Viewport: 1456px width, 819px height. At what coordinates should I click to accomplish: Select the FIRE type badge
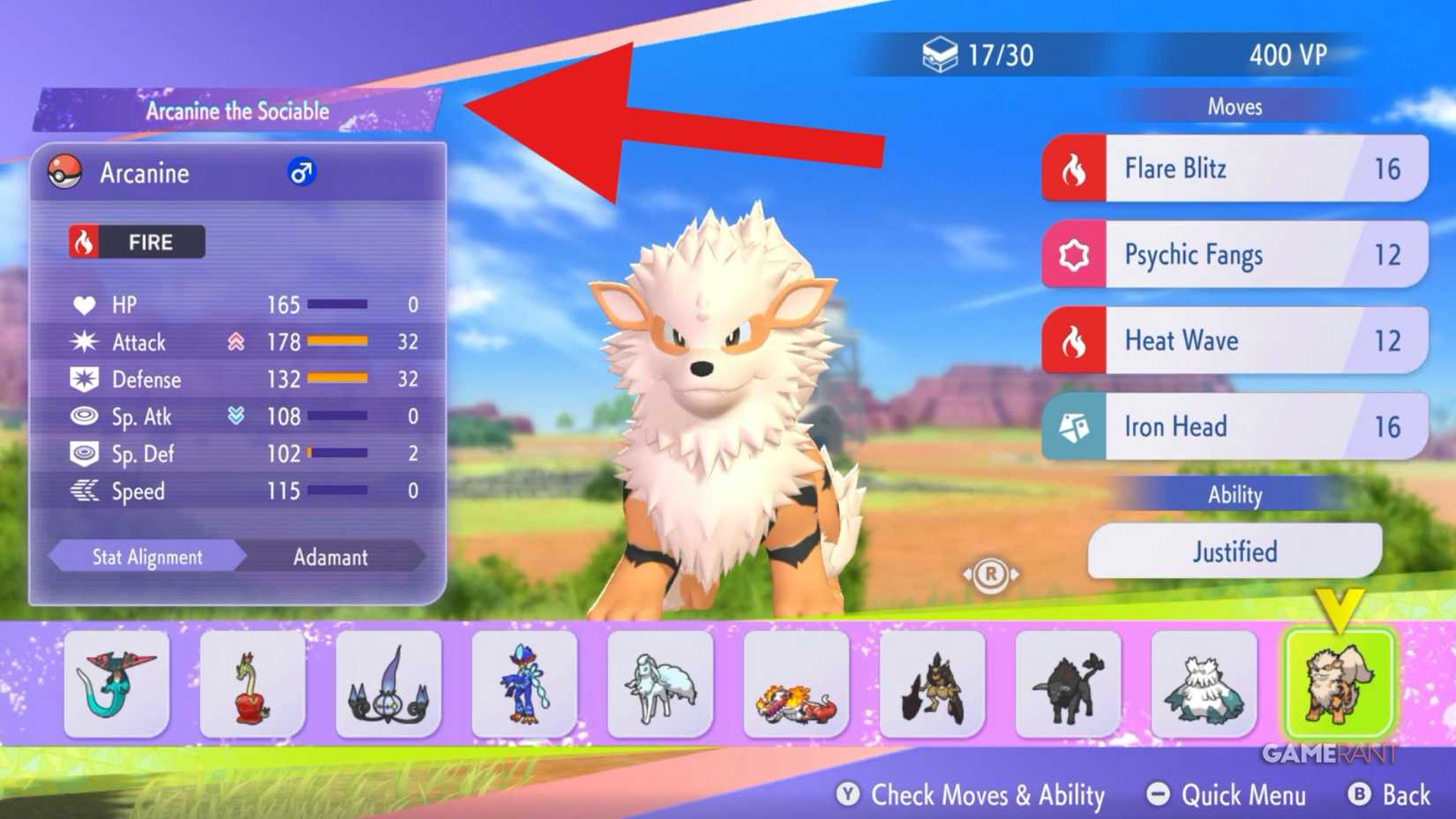[135, 242]
